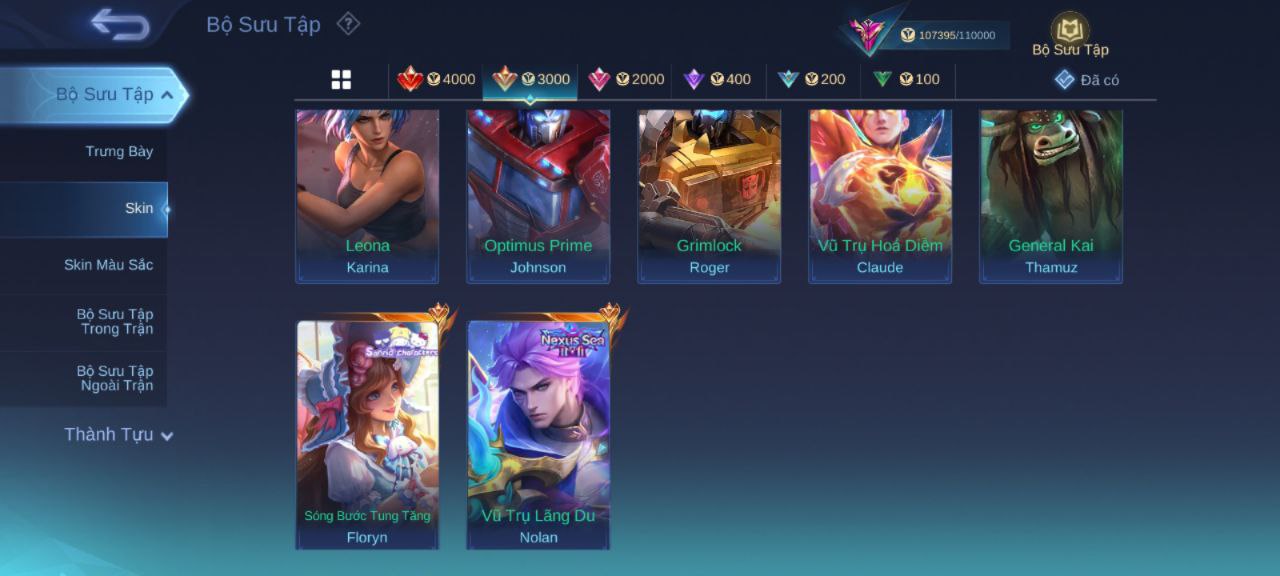Open the collection help question mark

(347, 23)
